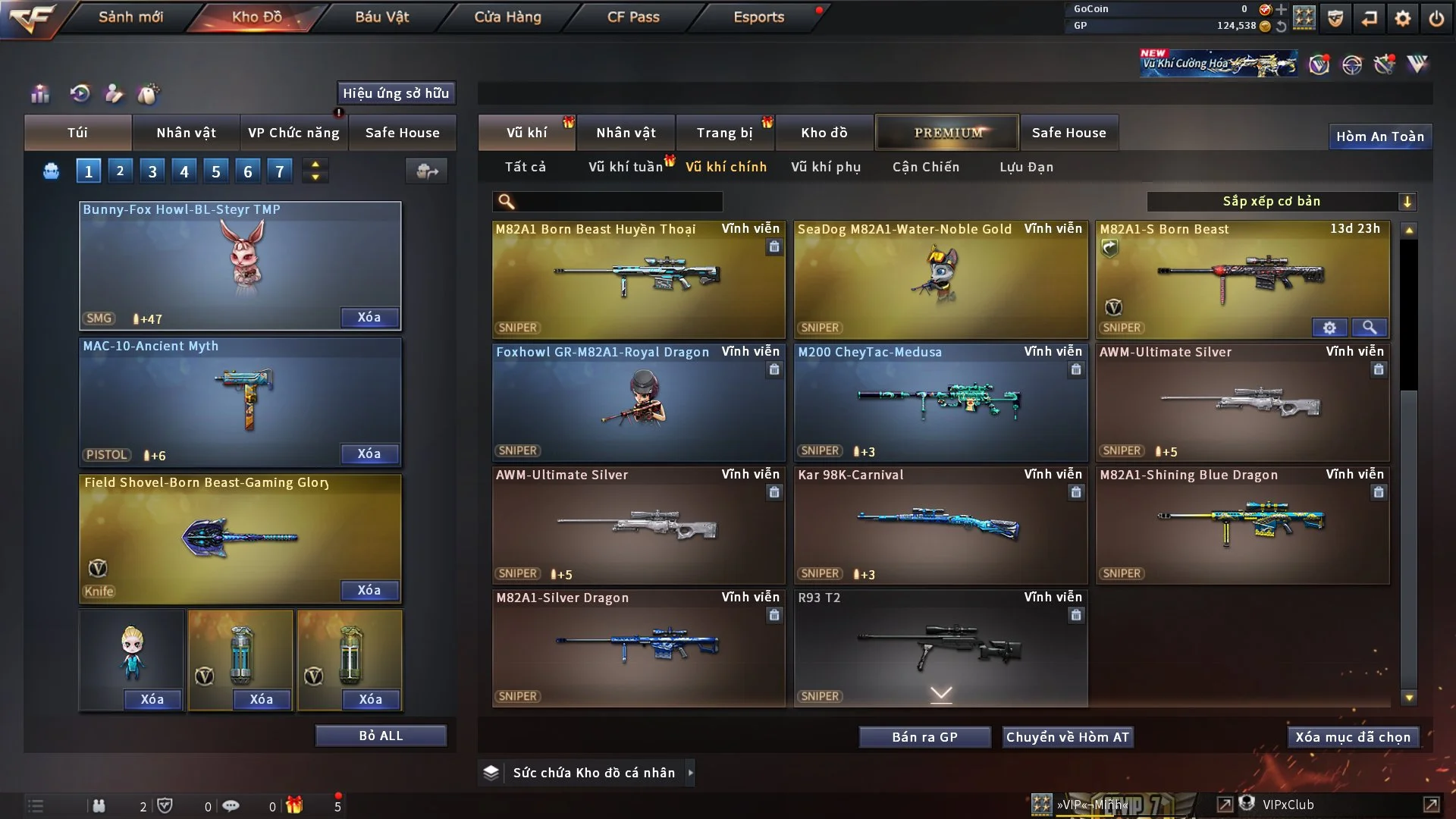Go to the Sảnh mới lobby

[130, 17]
